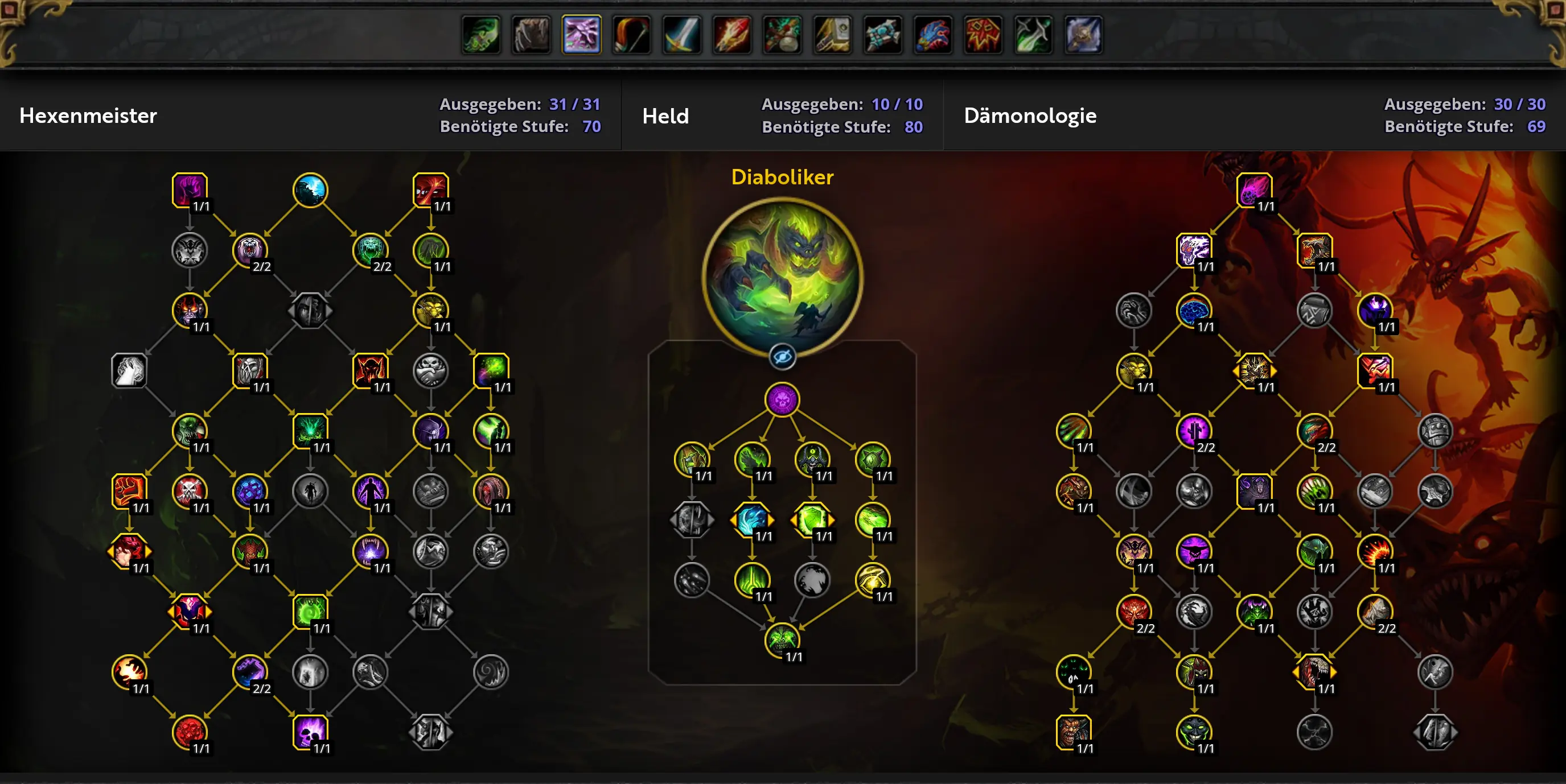The height and width of the screenshot is (784, 1566).
Task: Toggle the eye visibility button under Diaboliker
Action: 782,356
